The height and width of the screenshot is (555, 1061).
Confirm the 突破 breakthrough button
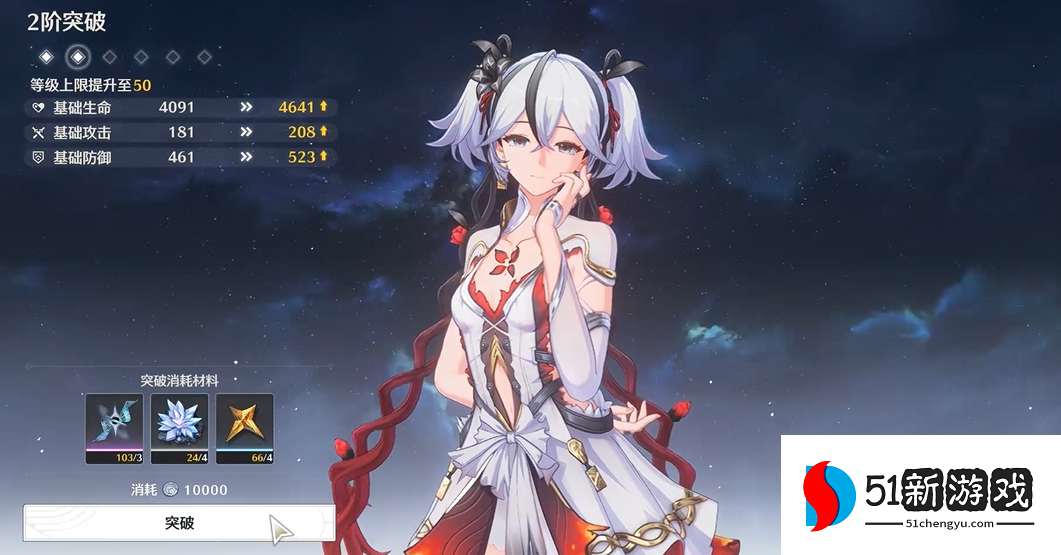pyautogui.click(x=179, y=523)
